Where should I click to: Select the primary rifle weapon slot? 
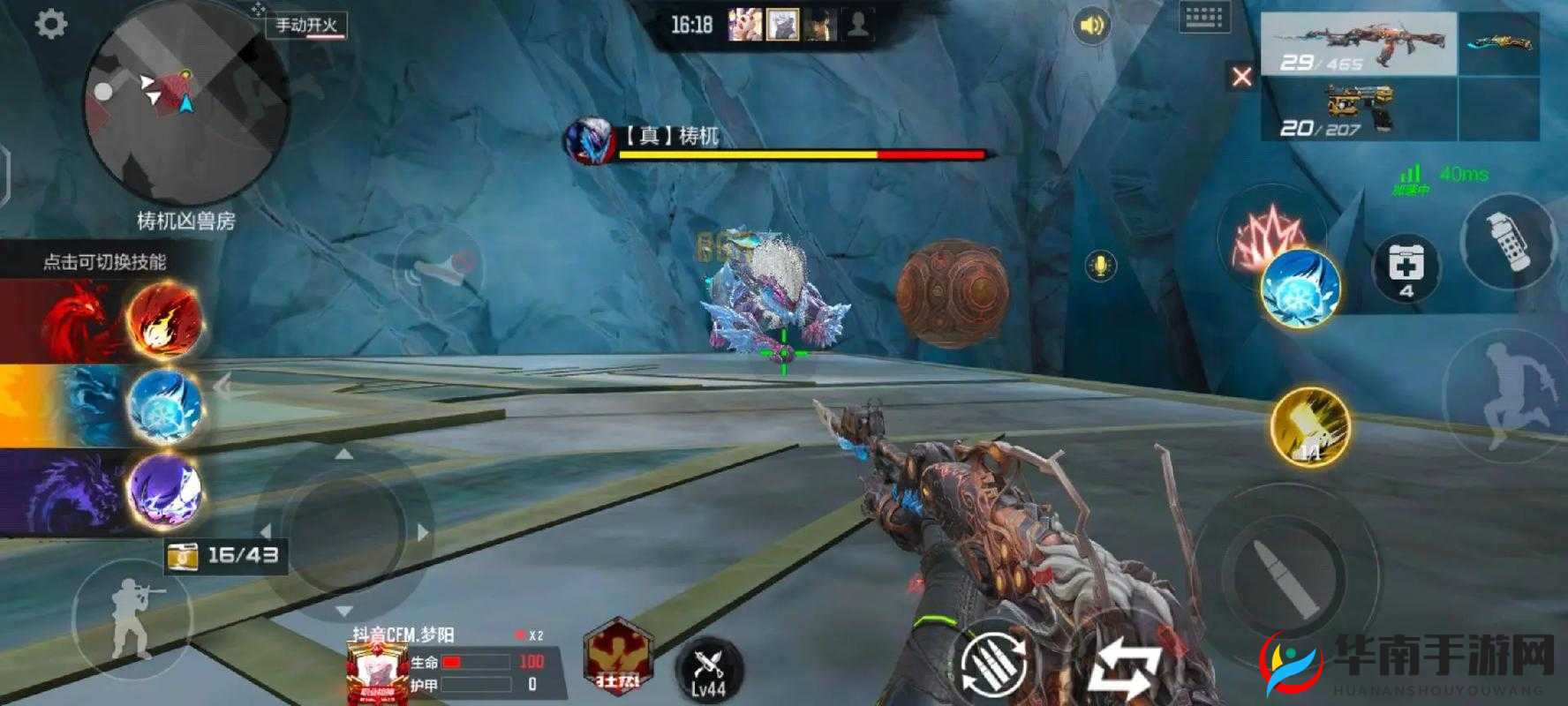coord(1358,44)
